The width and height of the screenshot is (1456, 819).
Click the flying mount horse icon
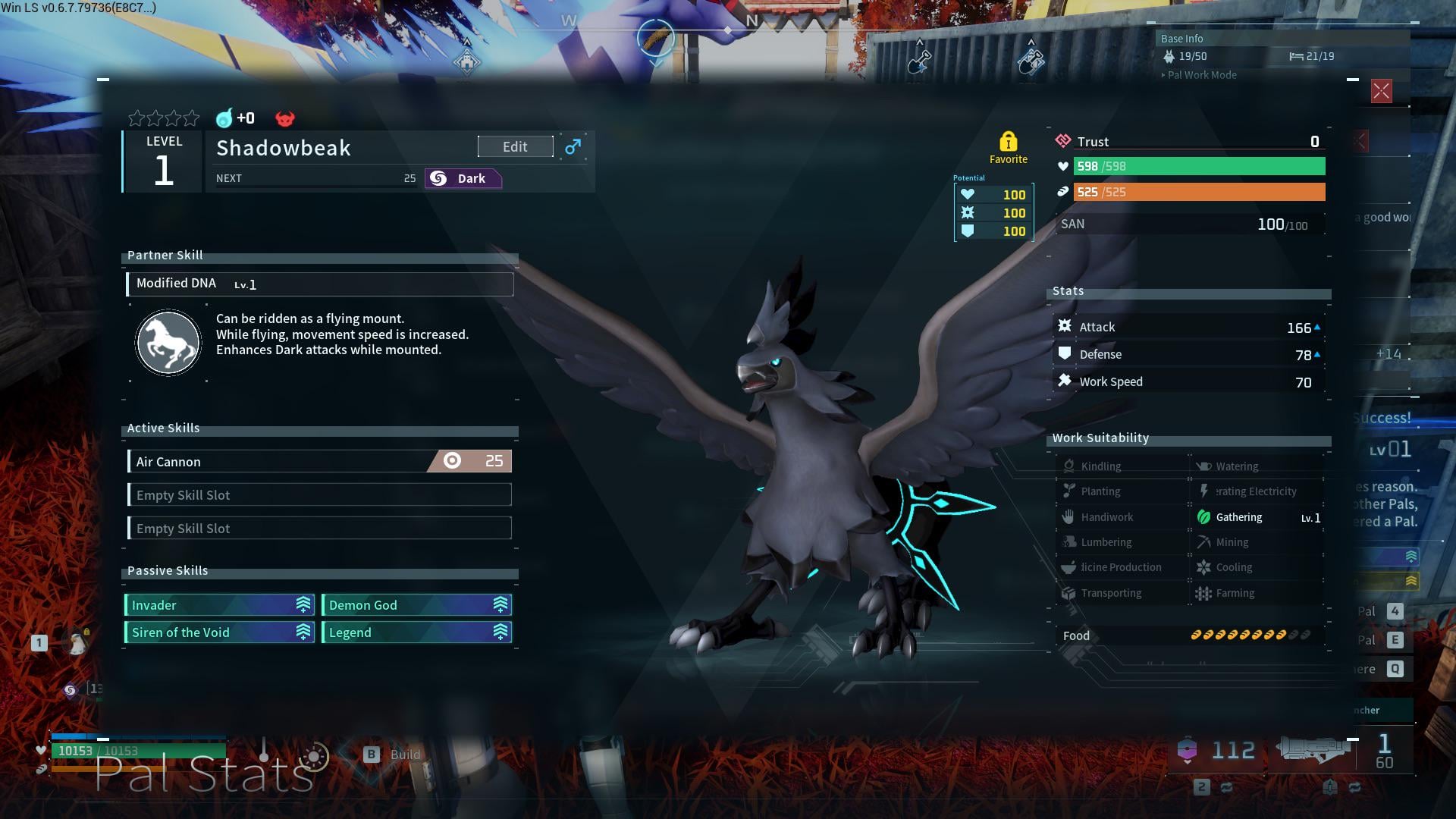point(168,343)
